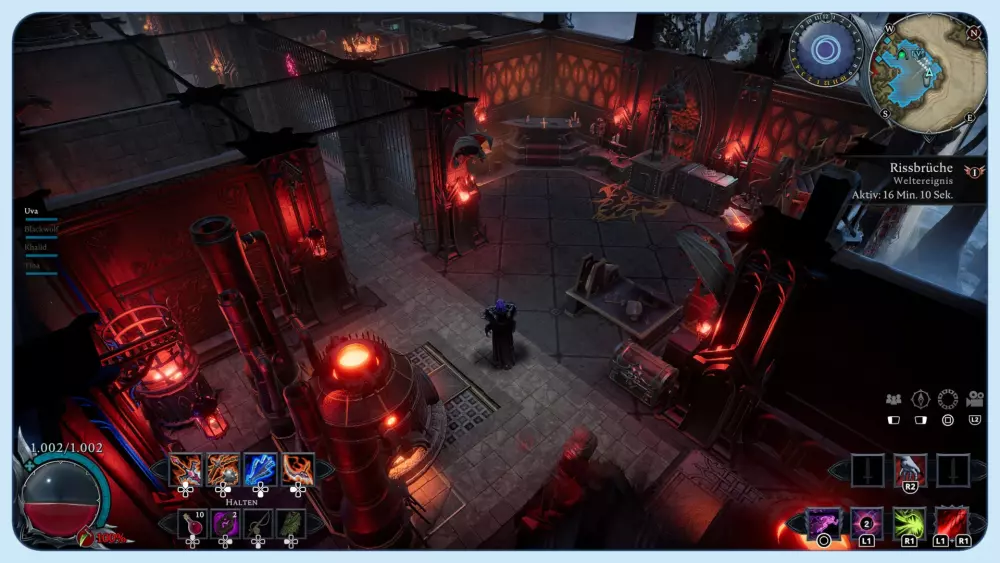Select the fishing rod hotbar slot
The width and height of the screenshot is (1000, 563).
(x=258, y=523)
